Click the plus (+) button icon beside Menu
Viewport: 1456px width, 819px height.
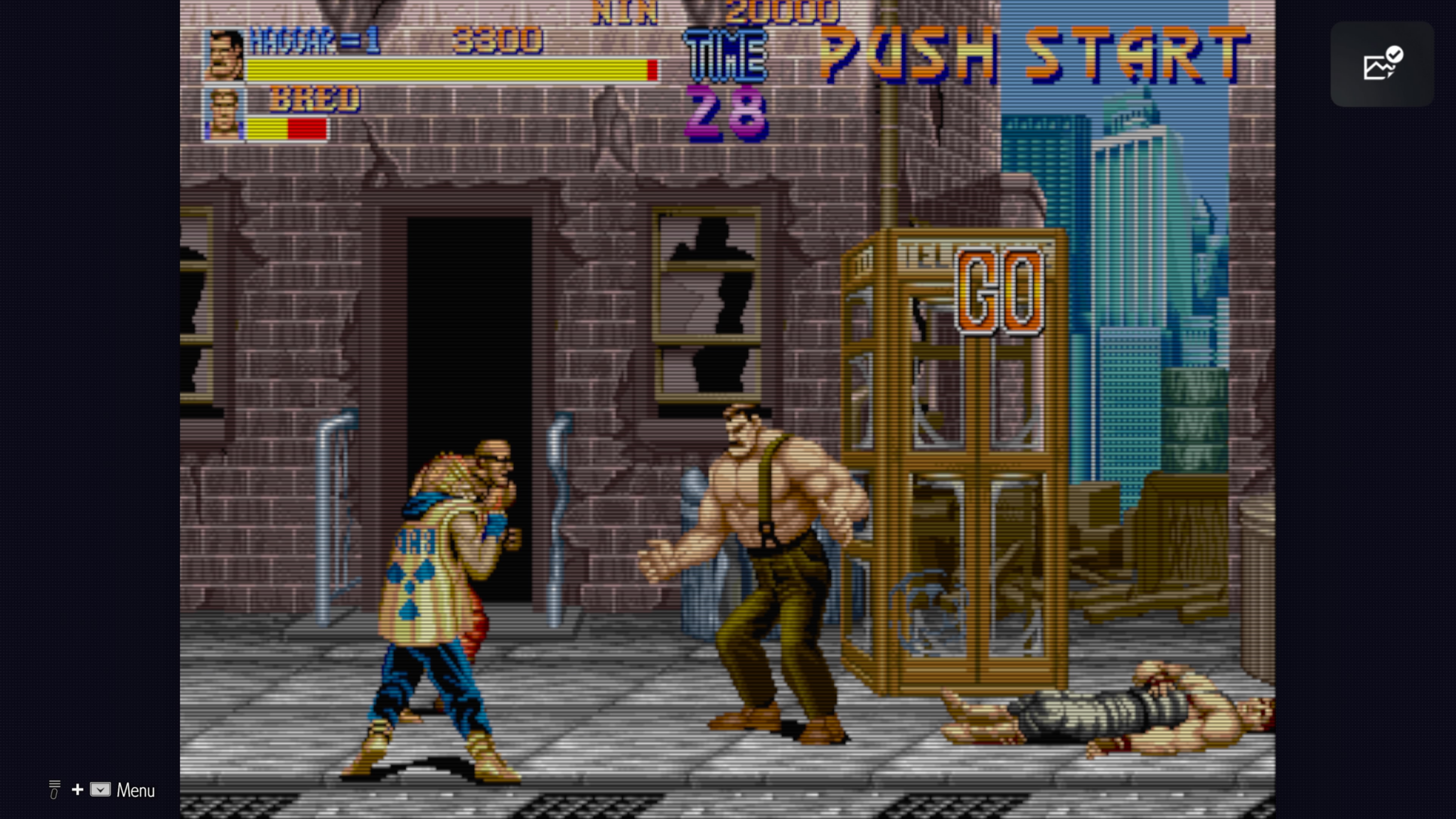tap(77, 789)
